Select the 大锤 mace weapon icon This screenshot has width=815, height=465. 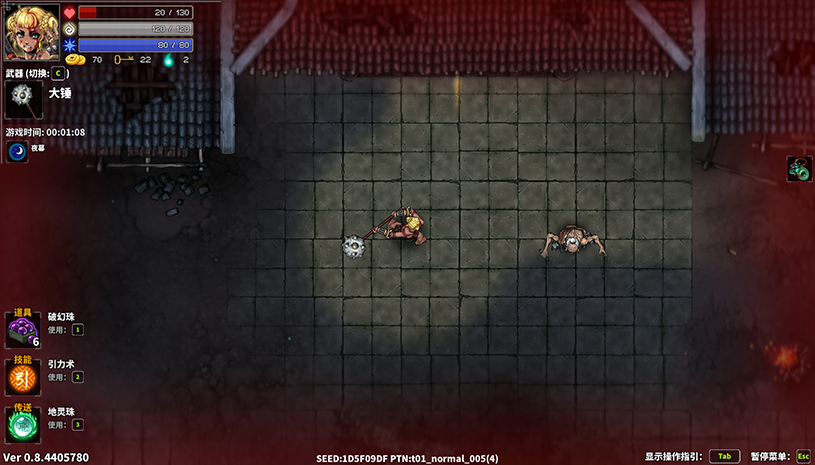tap(24, 101)
